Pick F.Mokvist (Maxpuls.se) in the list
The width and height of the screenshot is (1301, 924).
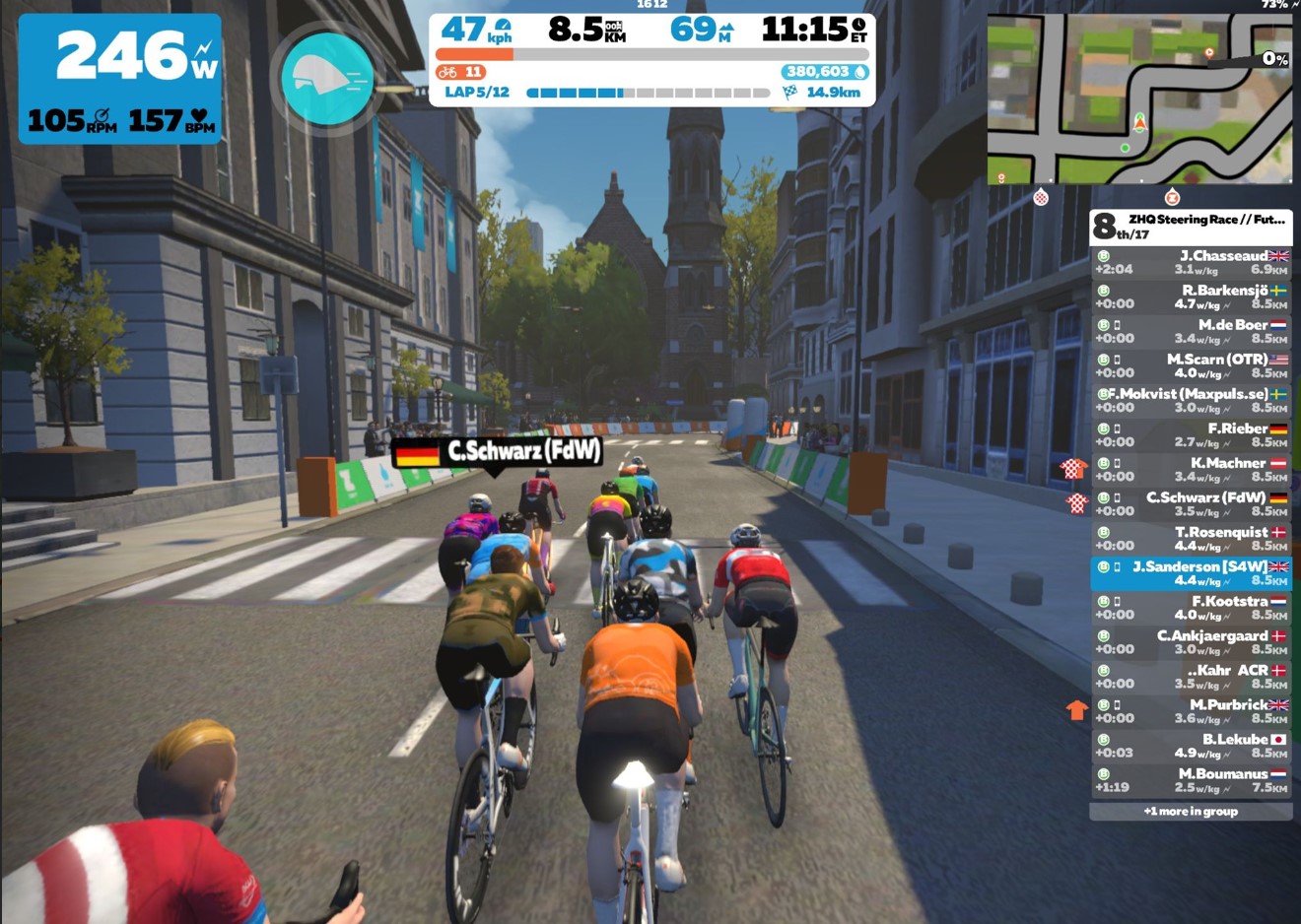pos(1191,400)
